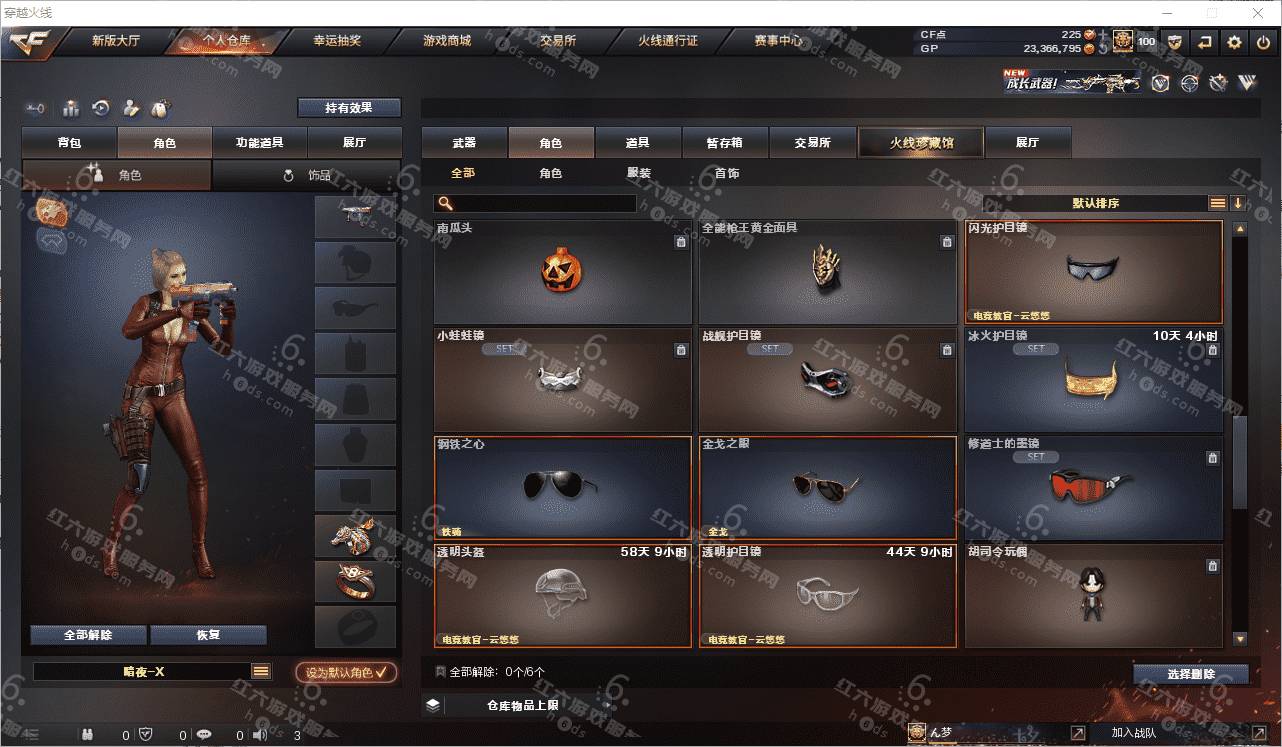Switch to the 道具 items tab
Viewport: 1282px width, 747px height.
coord(637,143)
